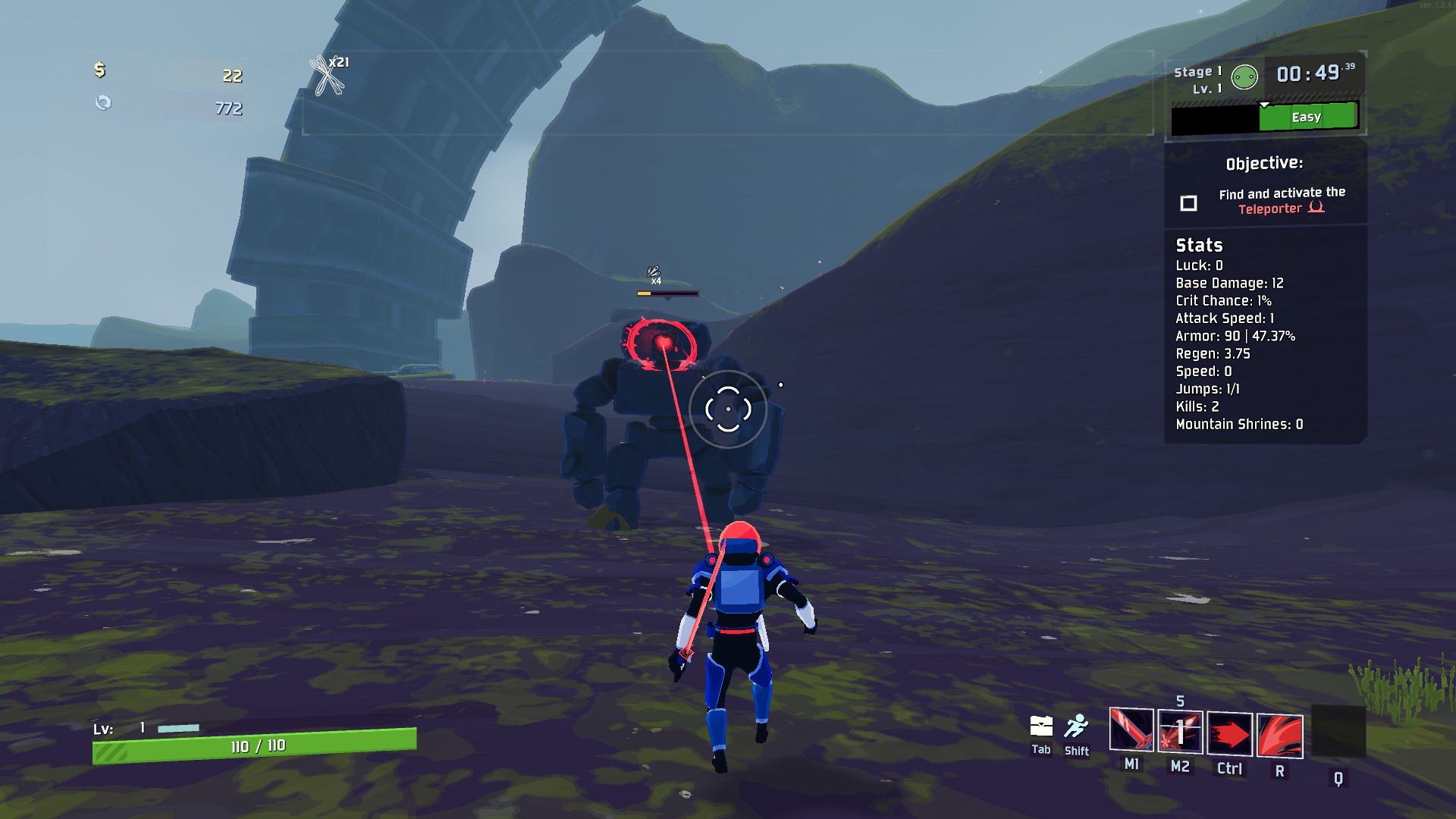Trigger the red arrow dash skill
The image size is (1456, 819).
pyautogui.click(x=1229, y=734)
